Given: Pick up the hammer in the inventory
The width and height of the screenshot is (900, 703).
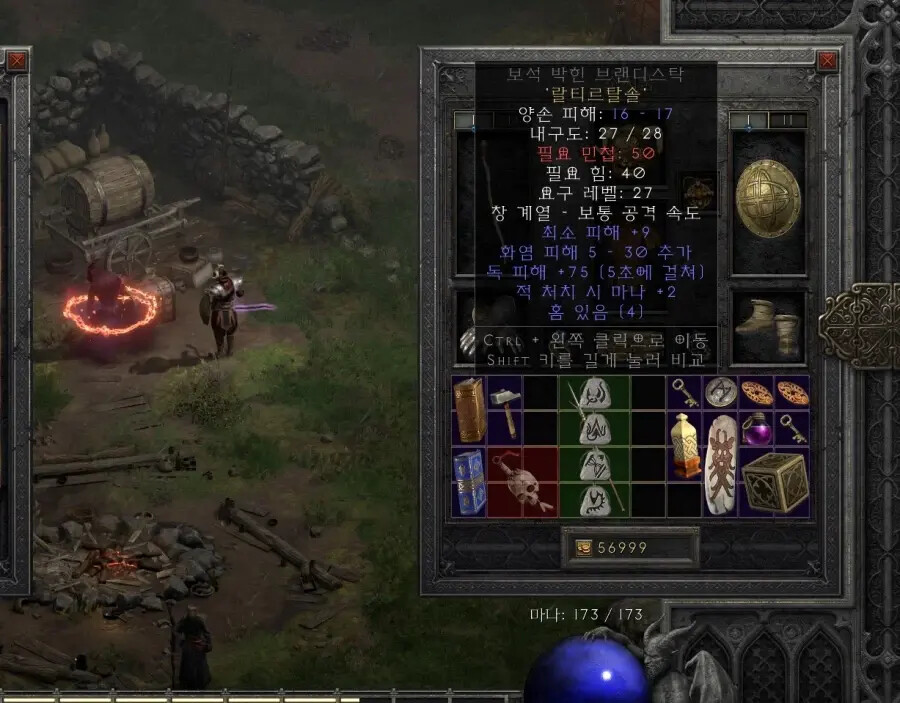Looking at the screenshot, I should coord(505,410).
